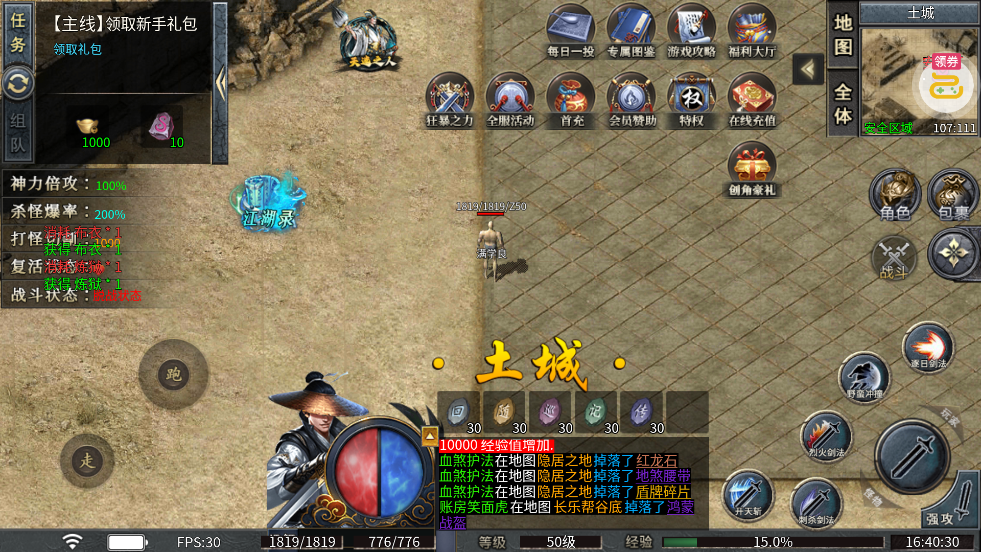Open the 在线充值 online recharge icon

(x=752, y=98)
